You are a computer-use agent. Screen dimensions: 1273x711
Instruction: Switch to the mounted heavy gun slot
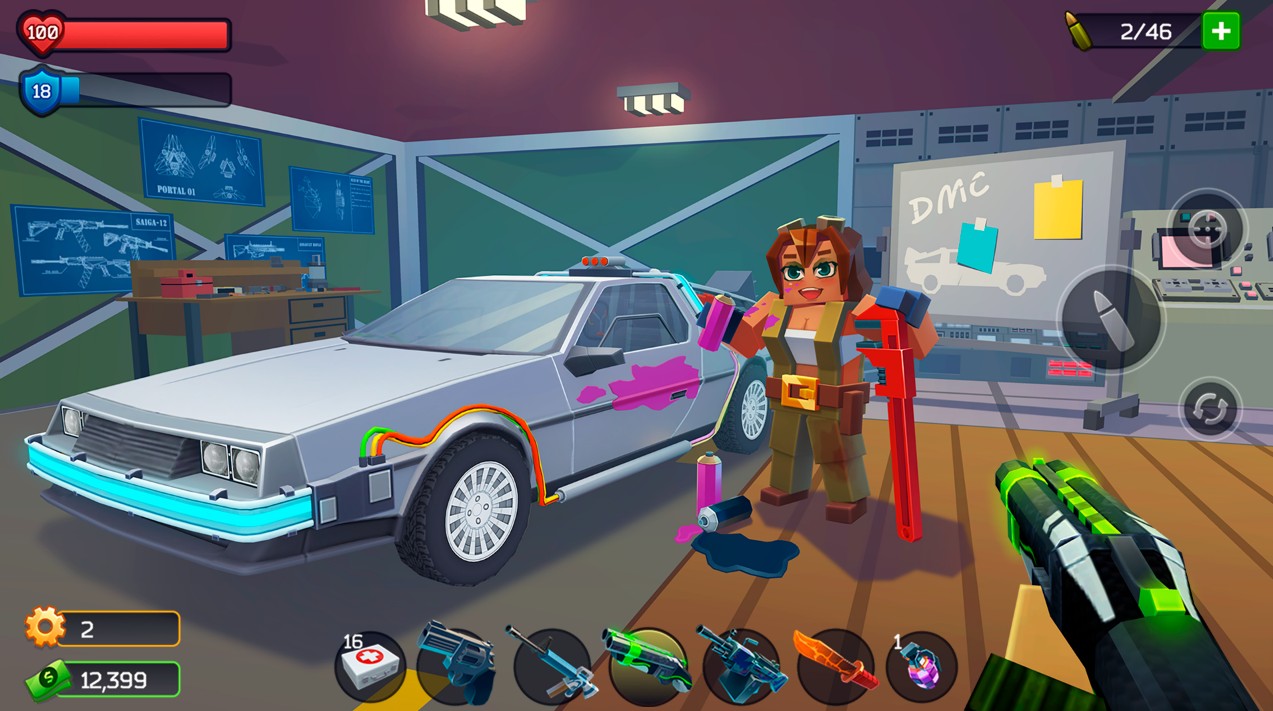click(x=742, y=665)
